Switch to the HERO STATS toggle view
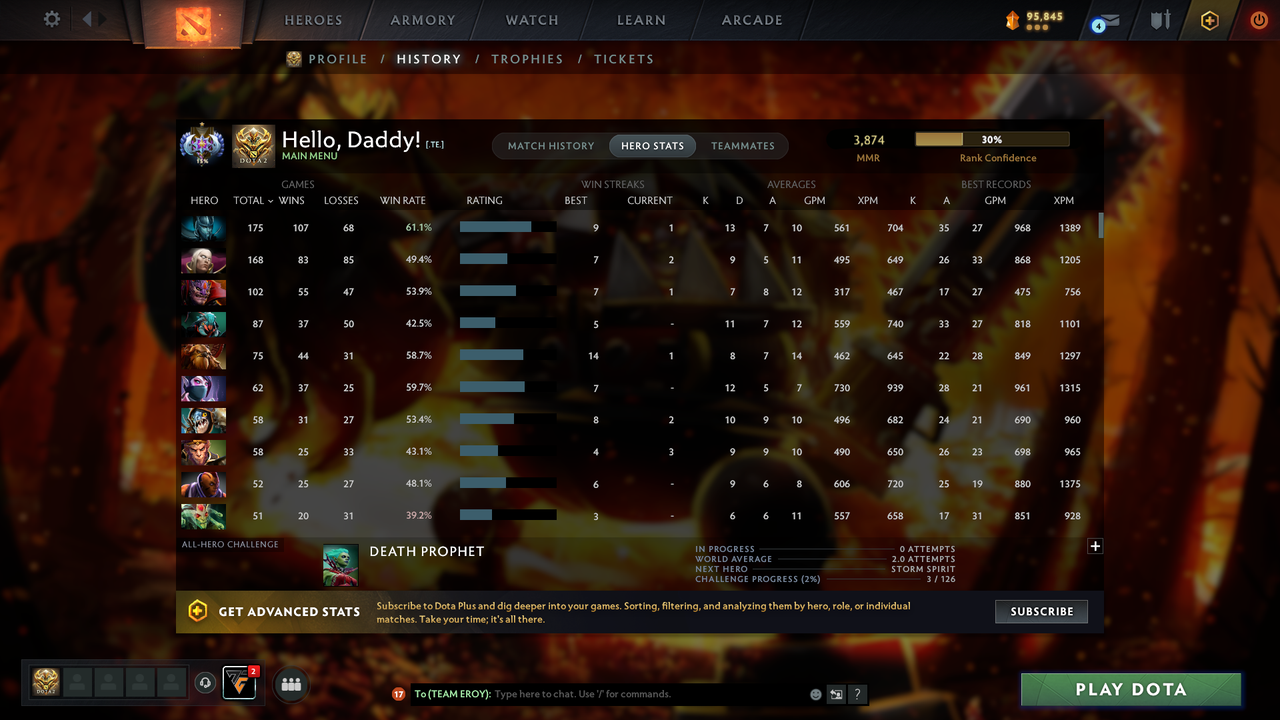This screenshot has height=720, width=1280. click(652, 145)
